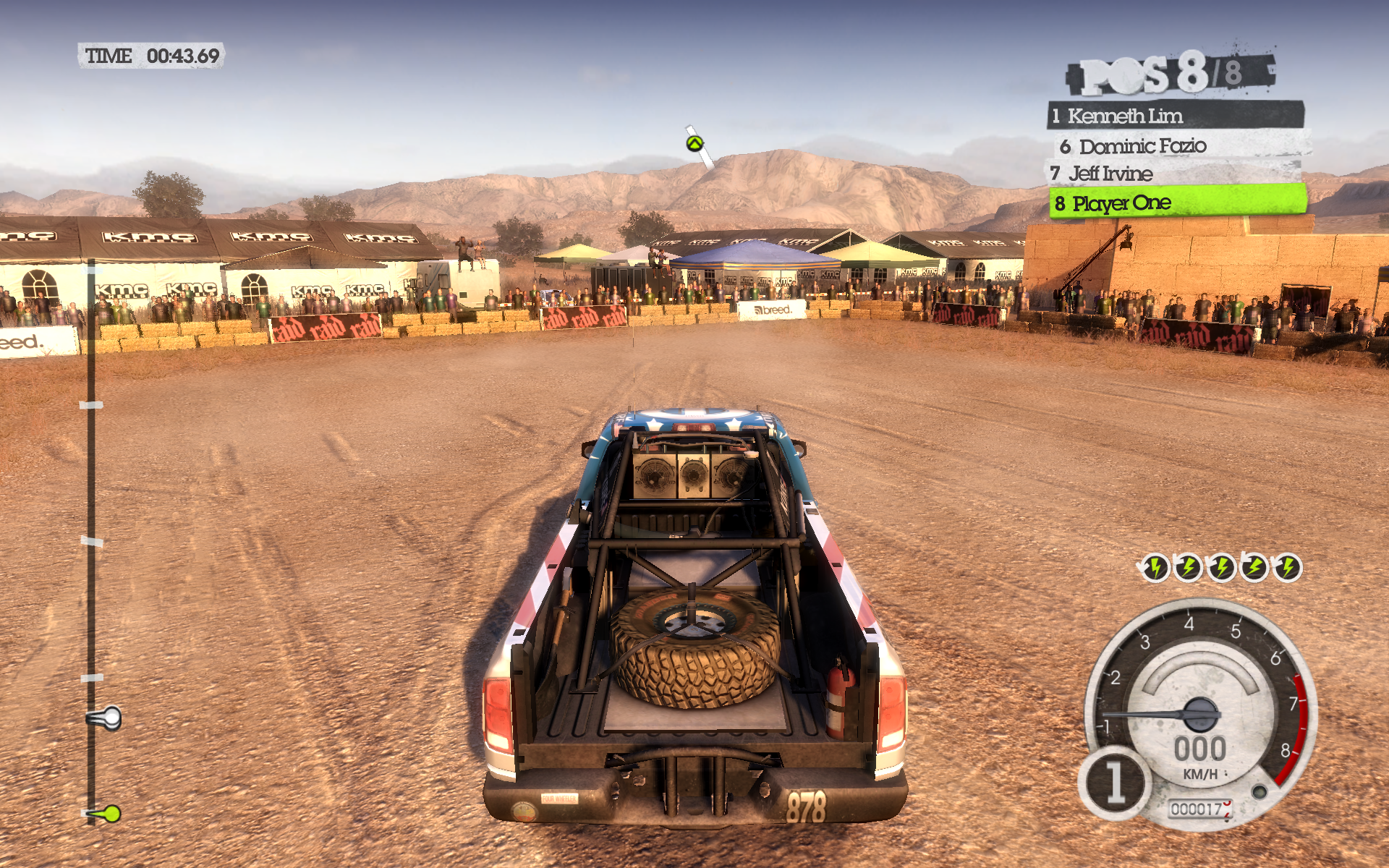
Task: Click the gear number indicator dial
Action: [x=1115, y=782]
